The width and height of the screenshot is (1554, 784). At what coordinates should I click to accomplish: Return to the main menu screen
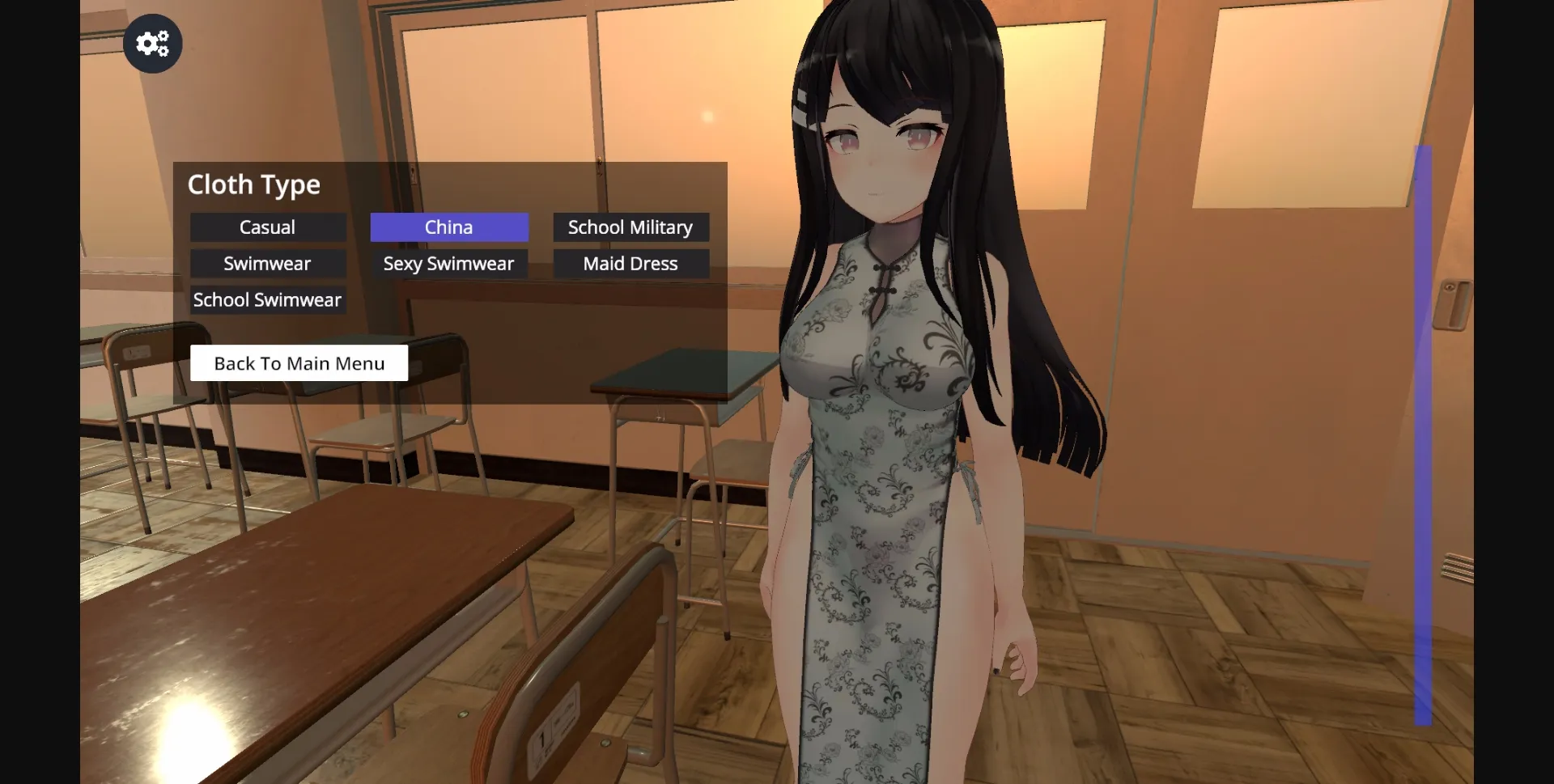point(299,362)
